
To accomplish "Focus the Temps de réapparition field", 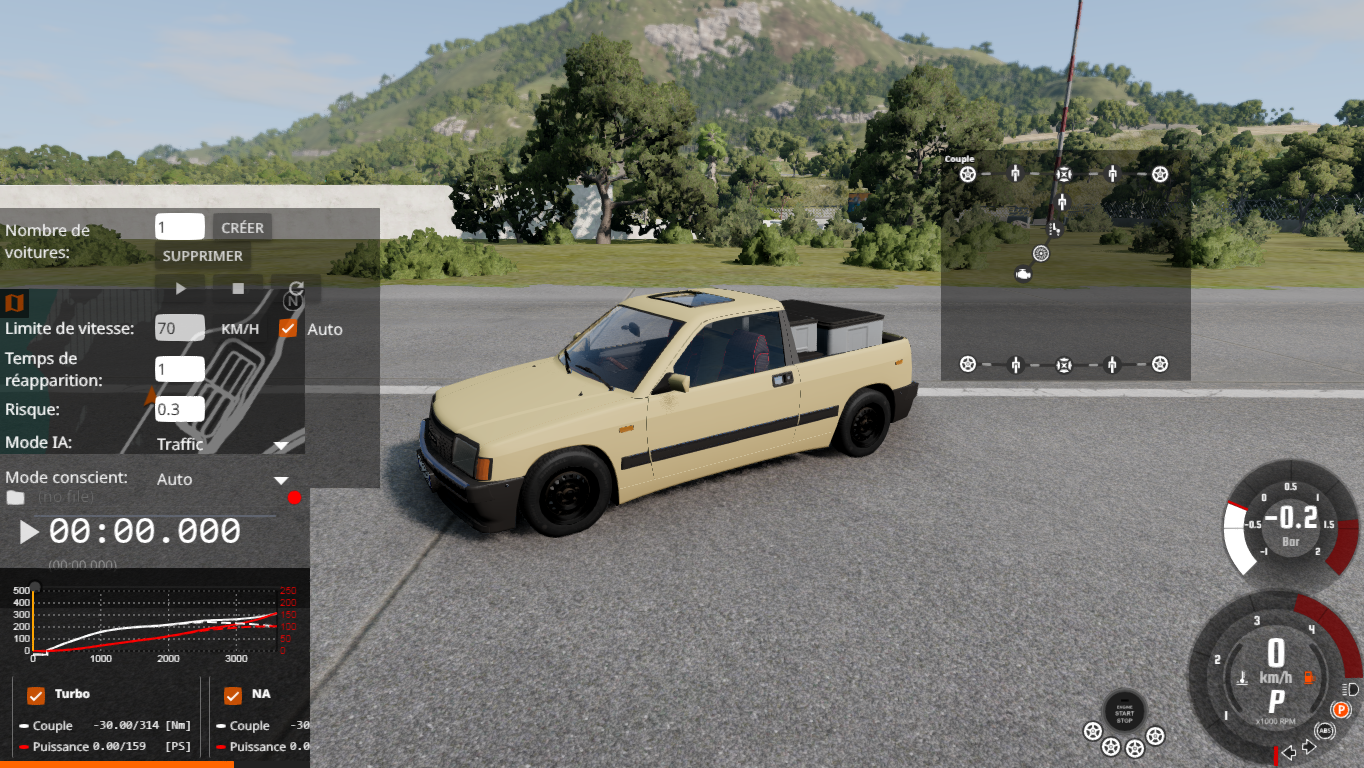I will [180, 369].
